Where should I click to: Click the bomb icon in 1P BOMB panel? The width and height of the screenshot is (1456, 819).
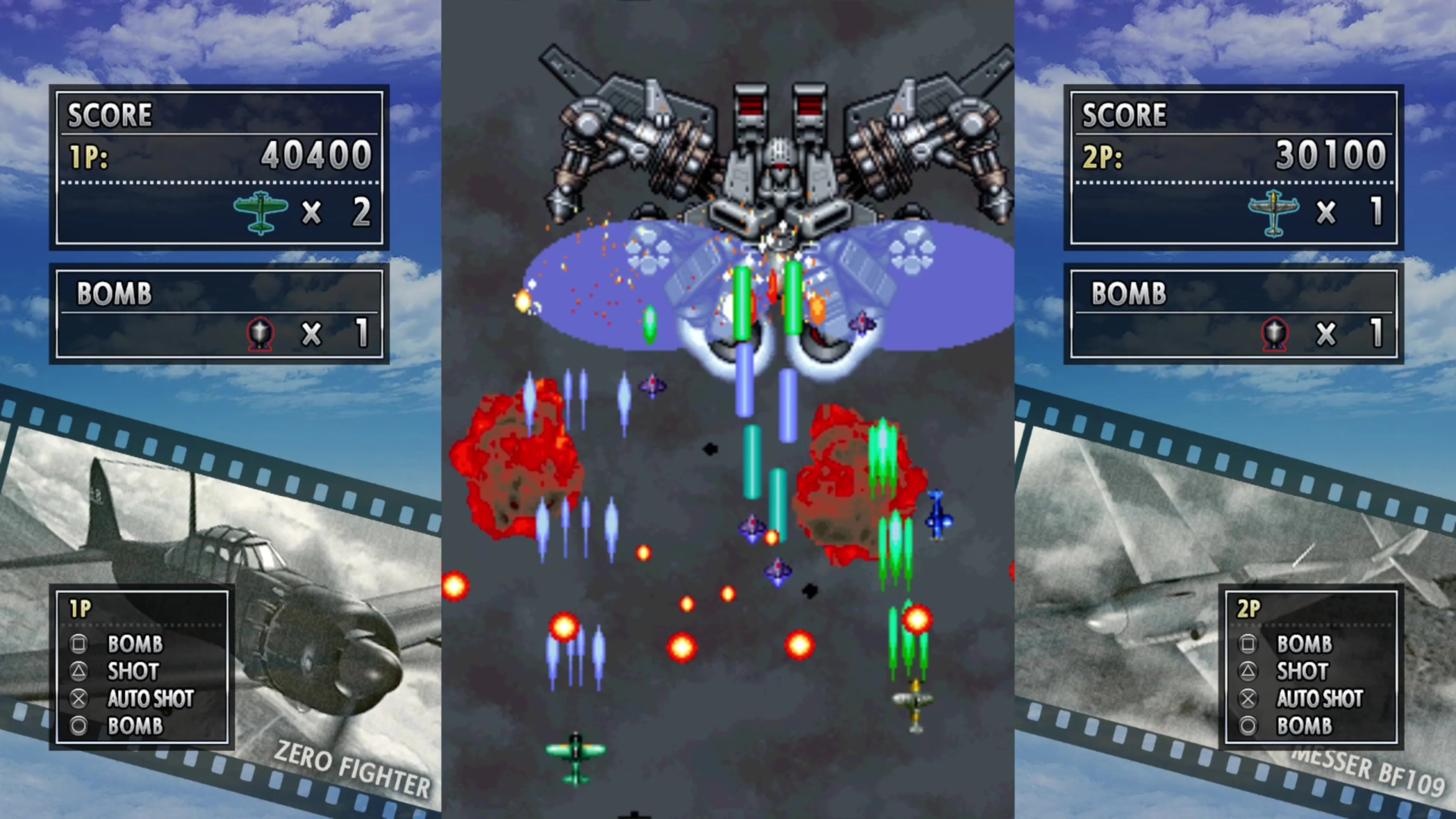coord(259,334)
